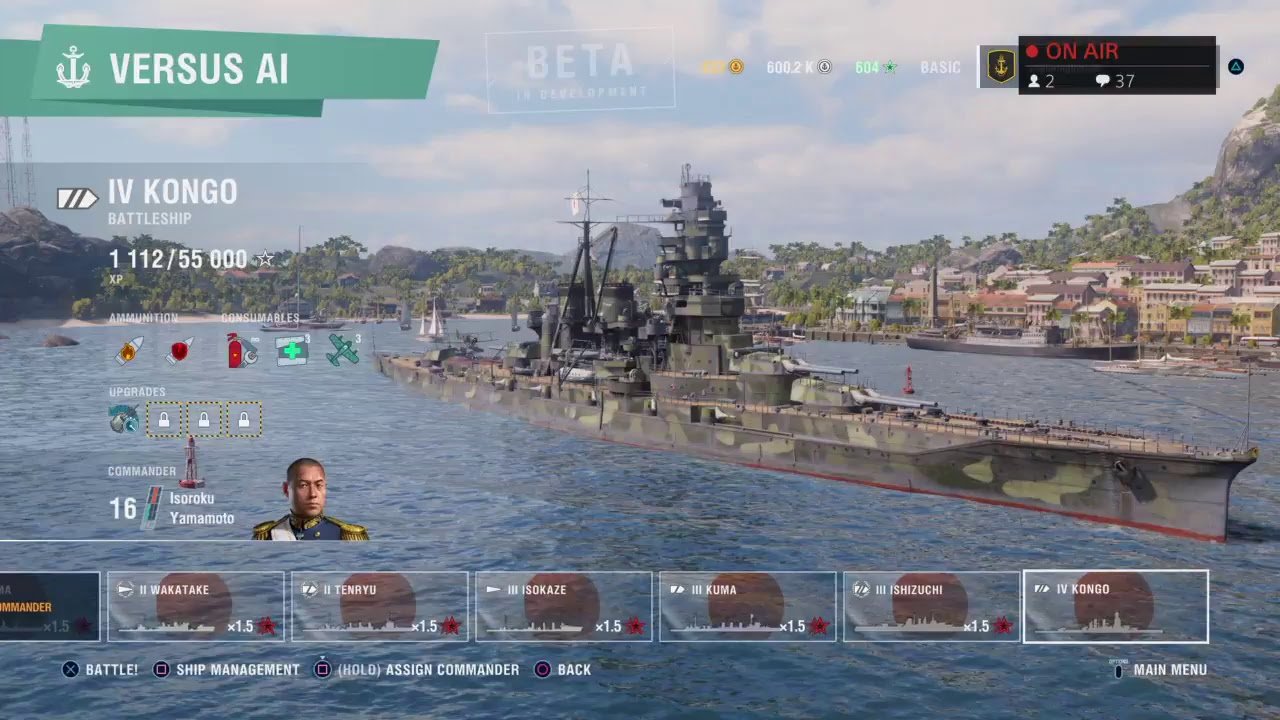Pick the III Kuma ship card
Image resolution: width=1280 pixels, height=720 pixels.
point(747,606)
